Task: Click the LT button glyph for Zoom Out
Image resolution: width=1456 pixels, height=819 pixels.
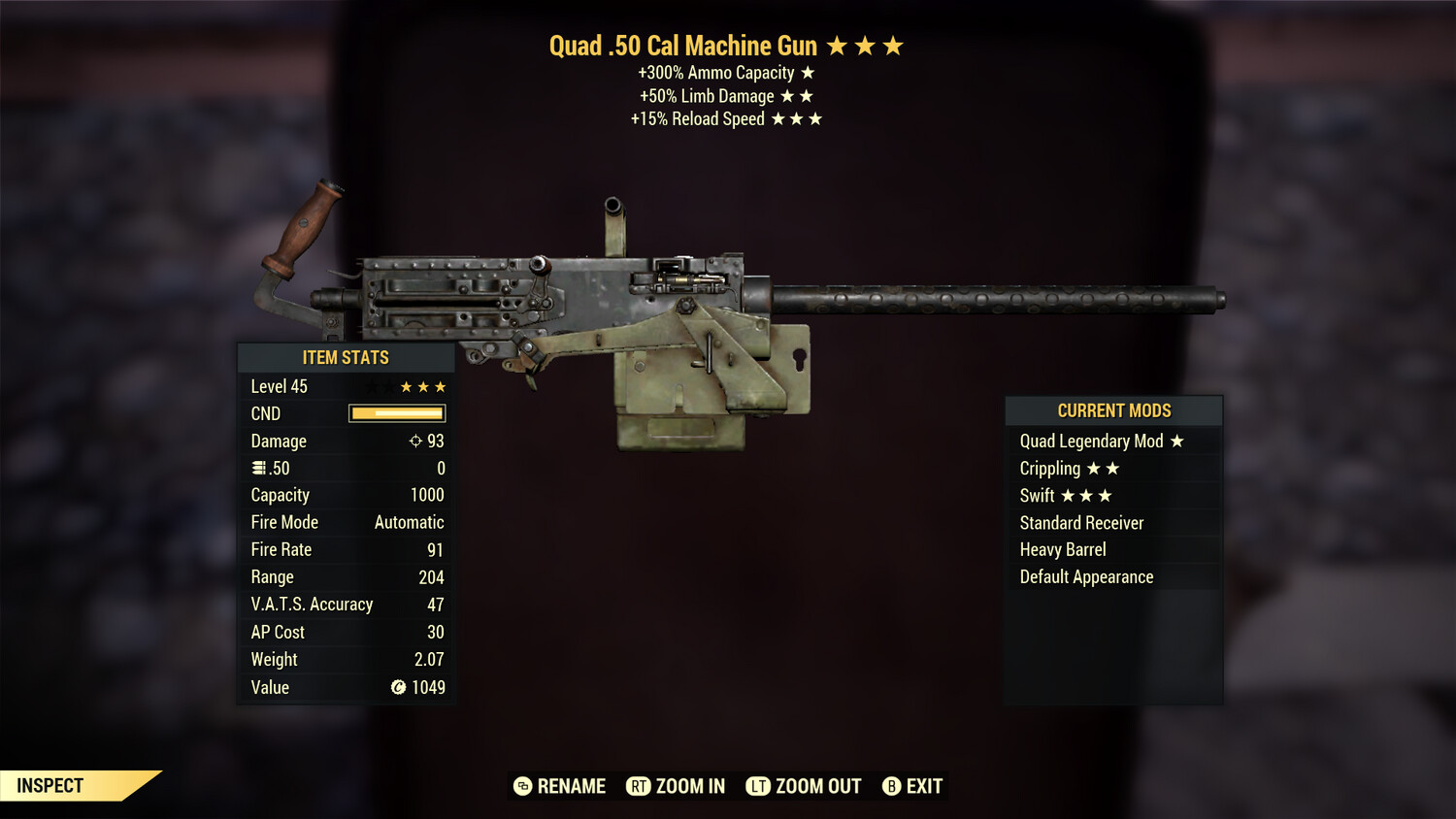Action: (760, 786)
